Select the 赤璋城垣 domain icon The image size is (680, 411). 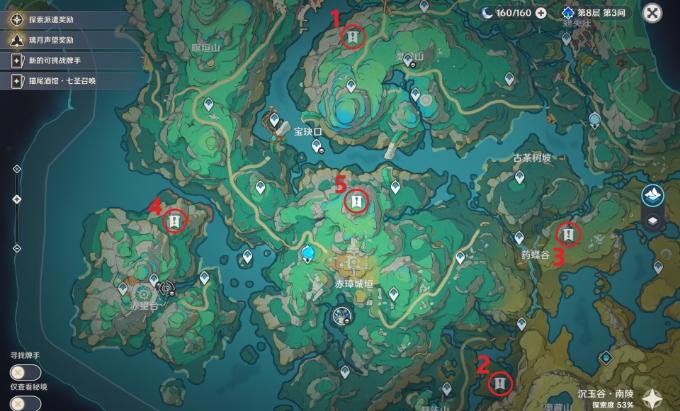342,316
